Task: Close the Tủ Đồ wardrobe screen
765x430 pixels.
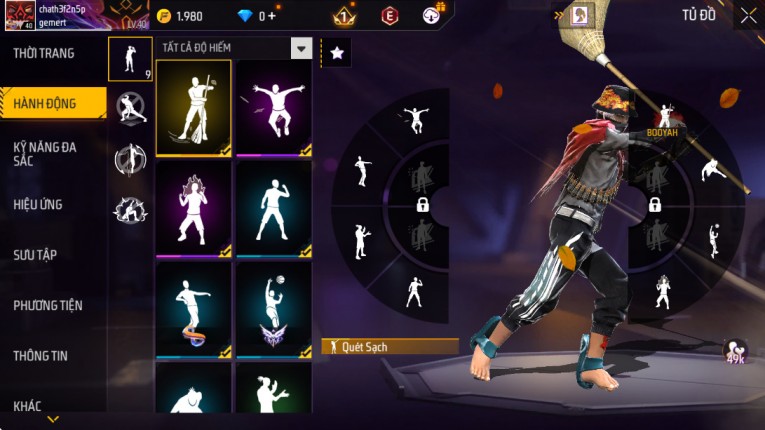Action: tap(748, 15)
